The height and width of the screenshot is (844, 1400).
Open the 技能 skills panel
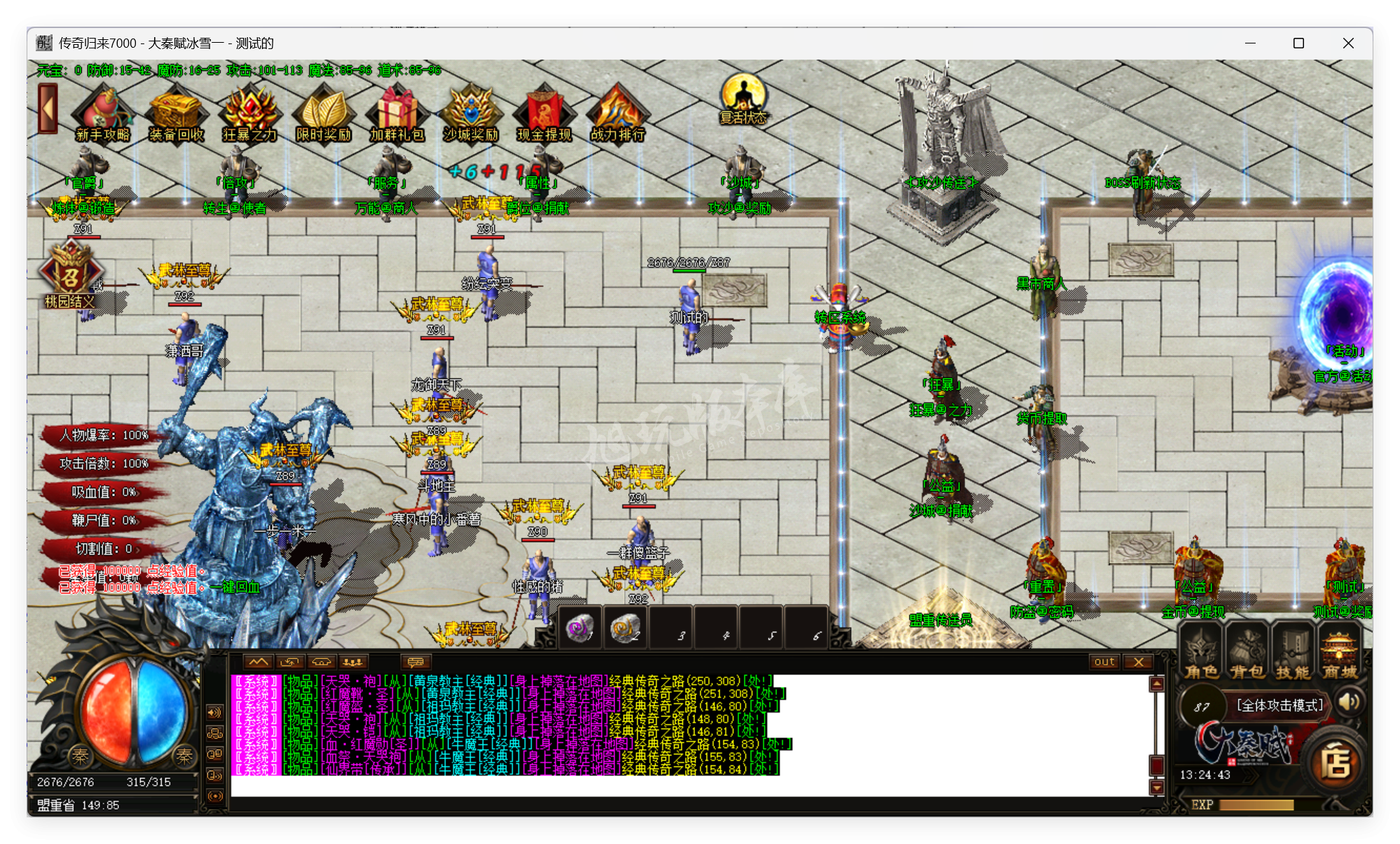(x=1293, y=653)
